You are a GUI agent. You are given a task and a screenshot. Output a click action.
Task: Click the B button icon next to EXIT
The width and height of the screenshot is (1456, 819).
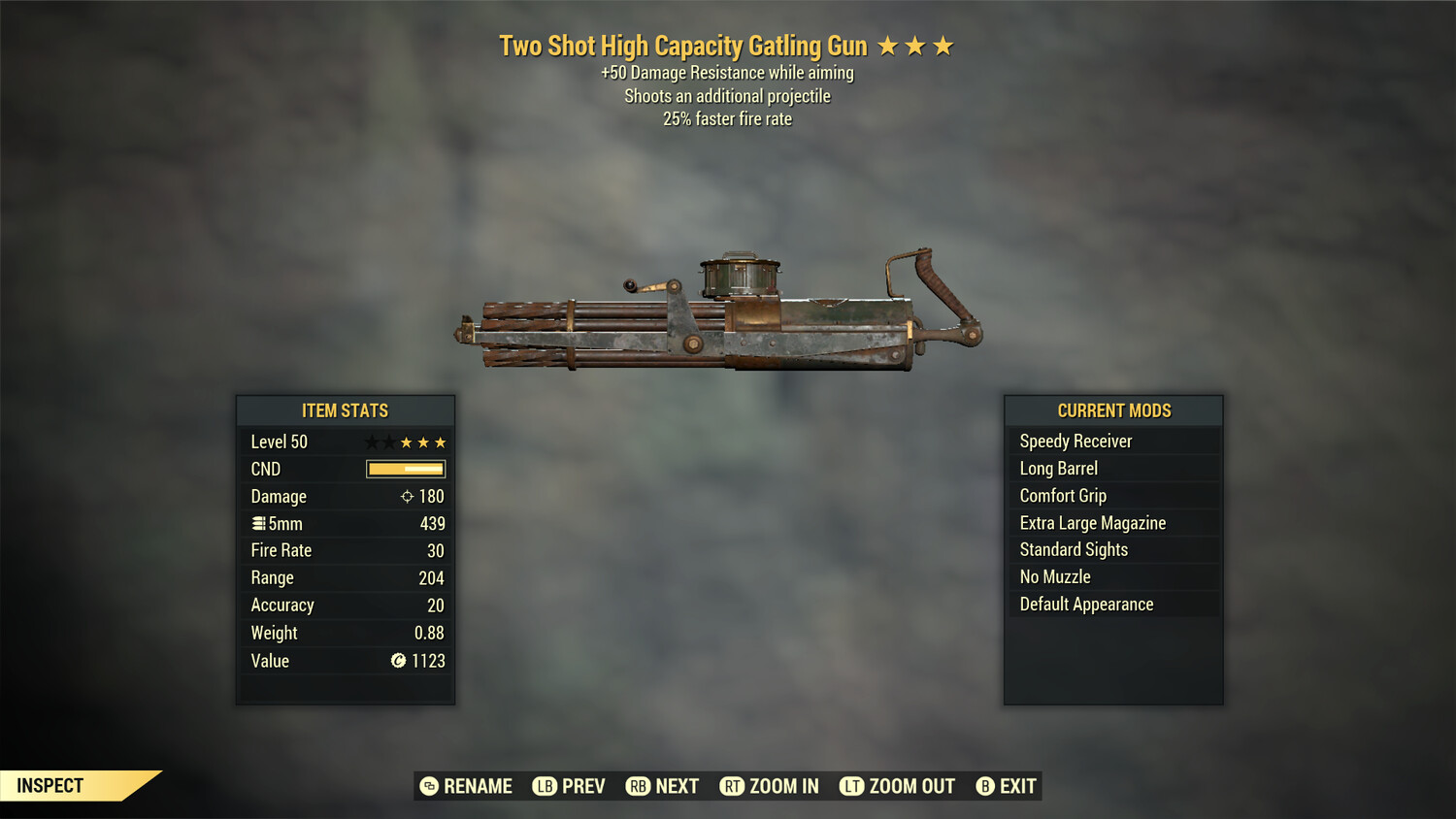985,786
